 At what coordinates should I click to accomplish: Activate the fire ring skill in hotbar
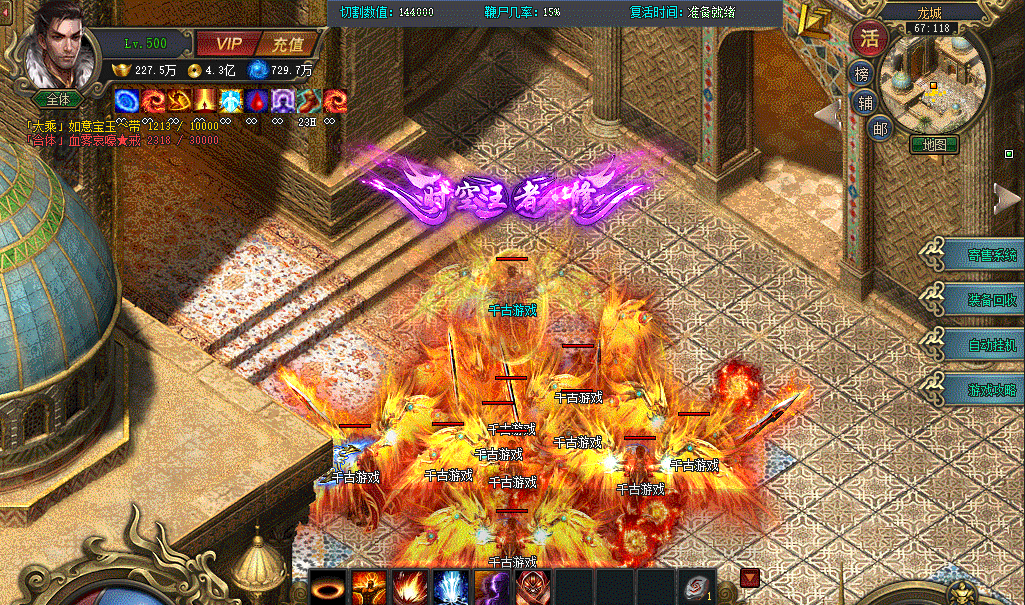(x=328, y=588)
